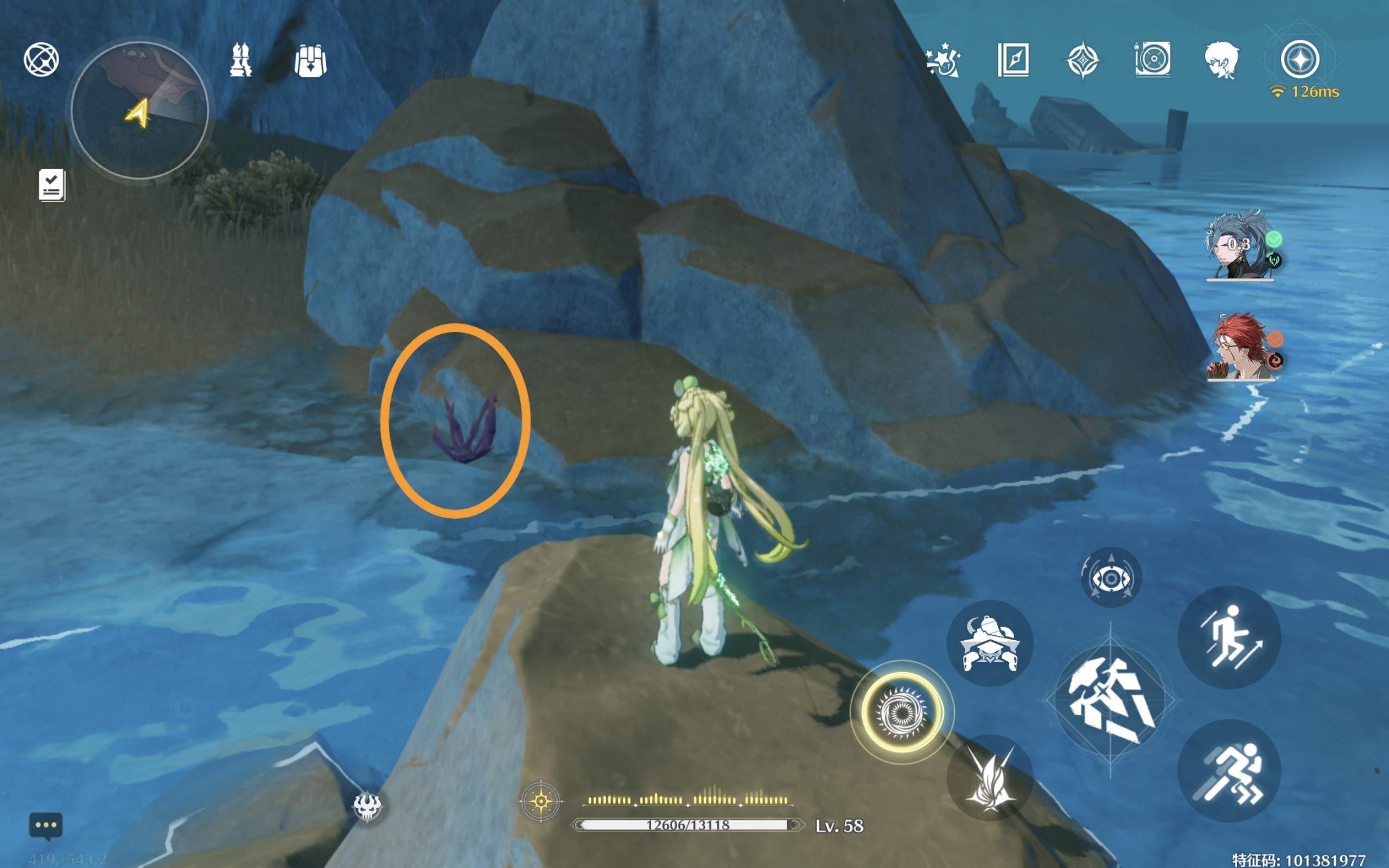Open the quest checklist tracker
The image size is (1389, 868).
52,185
